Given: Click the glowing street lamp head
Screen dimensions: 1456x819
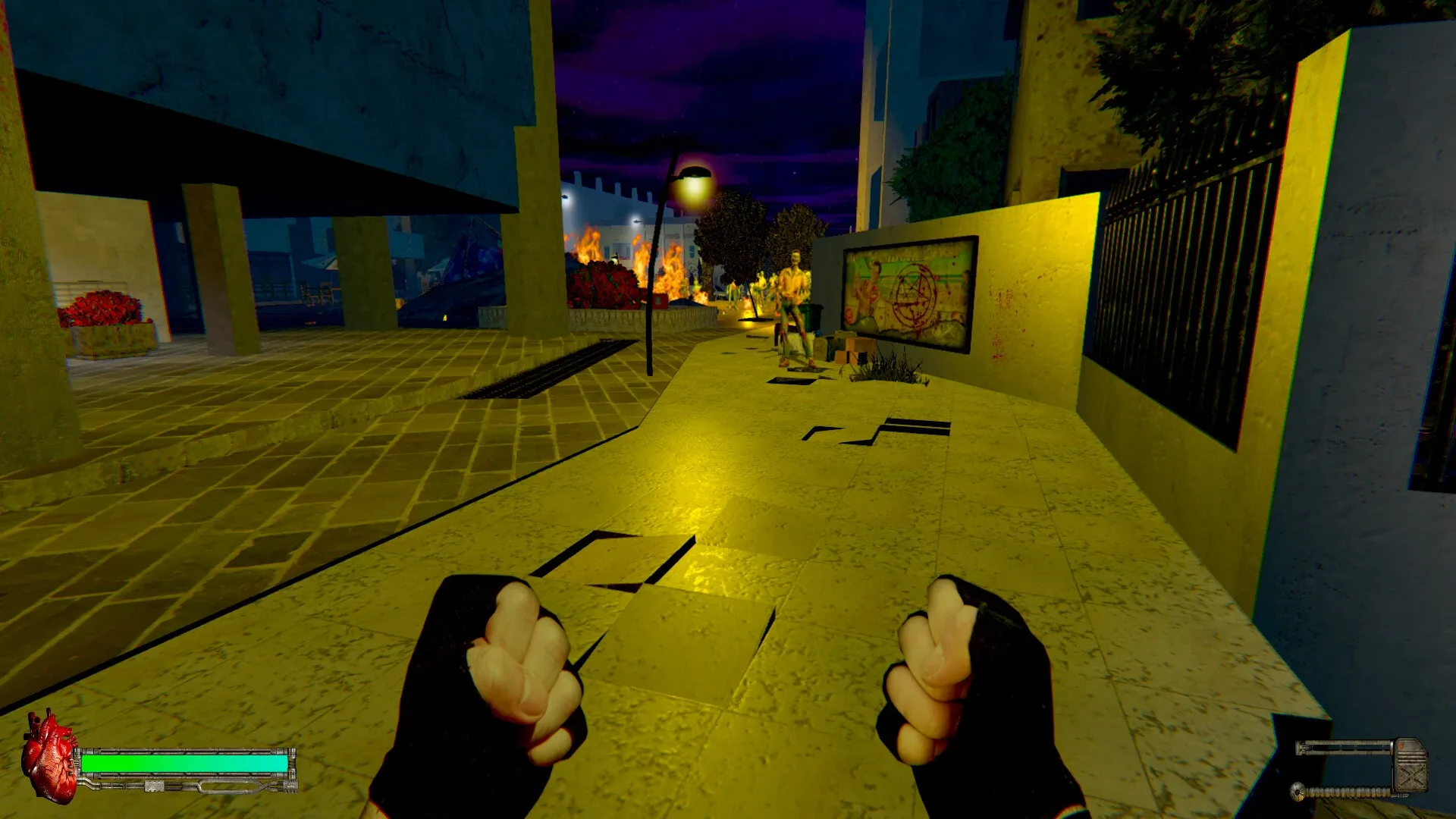Looking at the screenshot, I should (694, 175).
